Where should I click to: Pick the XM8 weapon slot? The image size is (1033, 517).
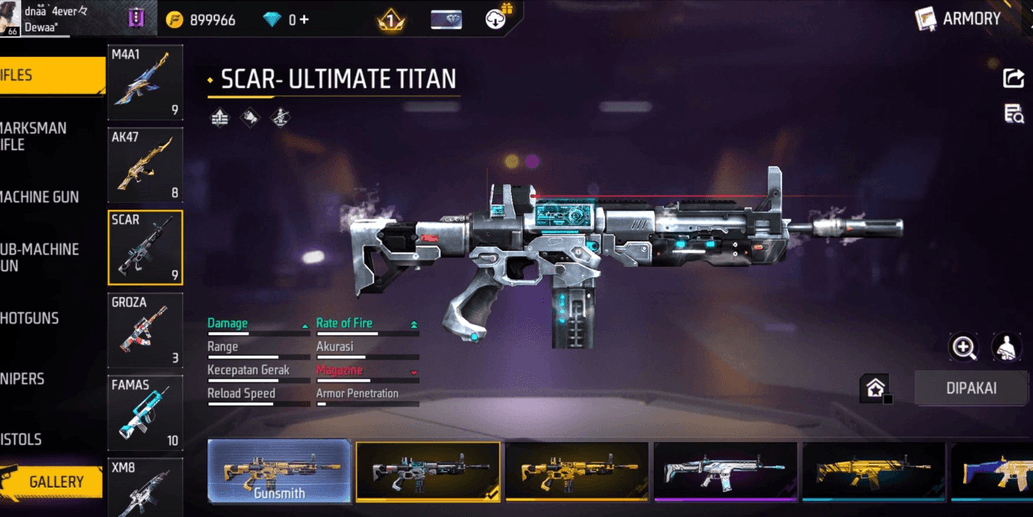pos(145,487)
